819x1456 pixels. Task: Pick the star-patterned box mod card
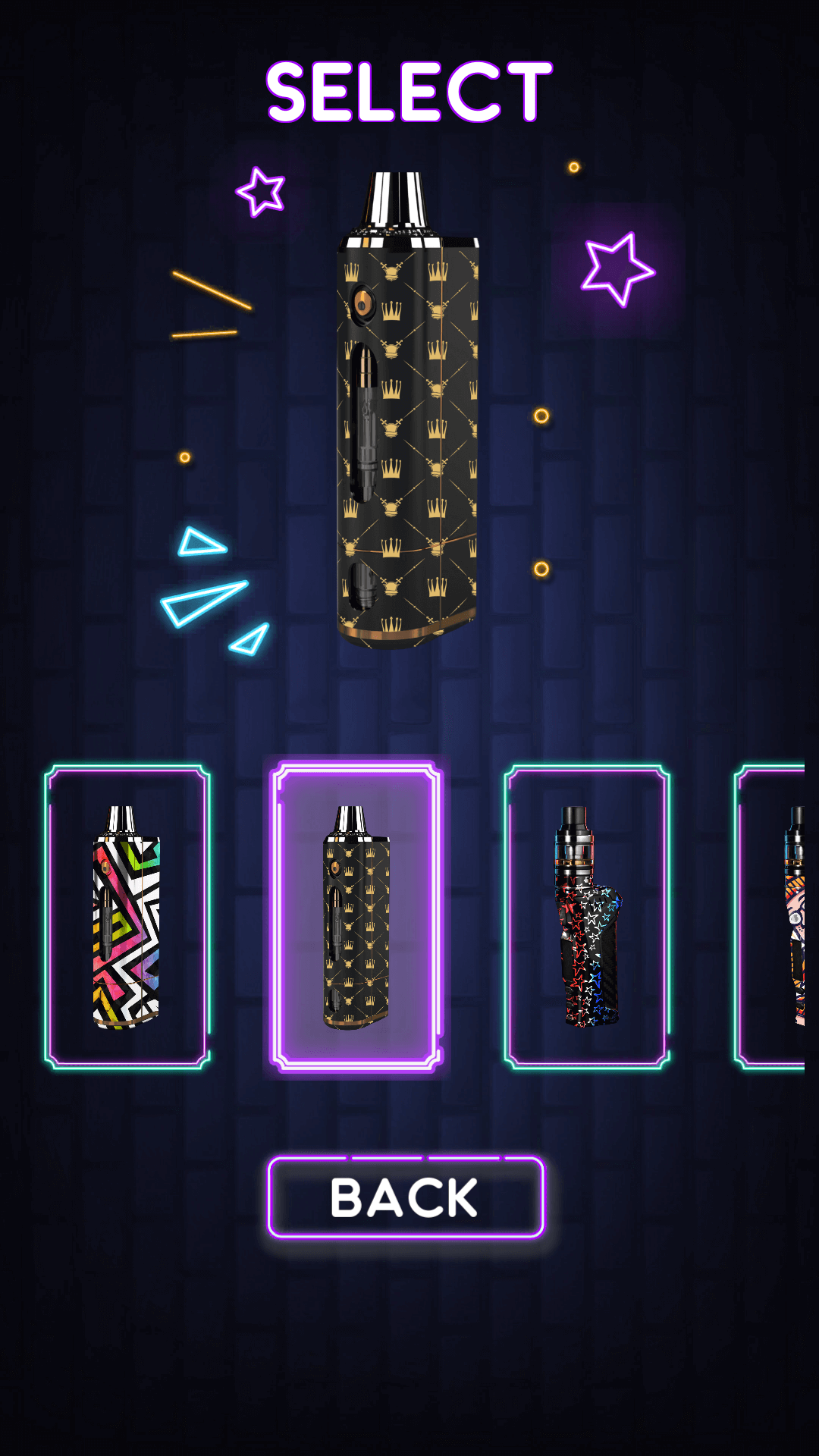[587, 917]
